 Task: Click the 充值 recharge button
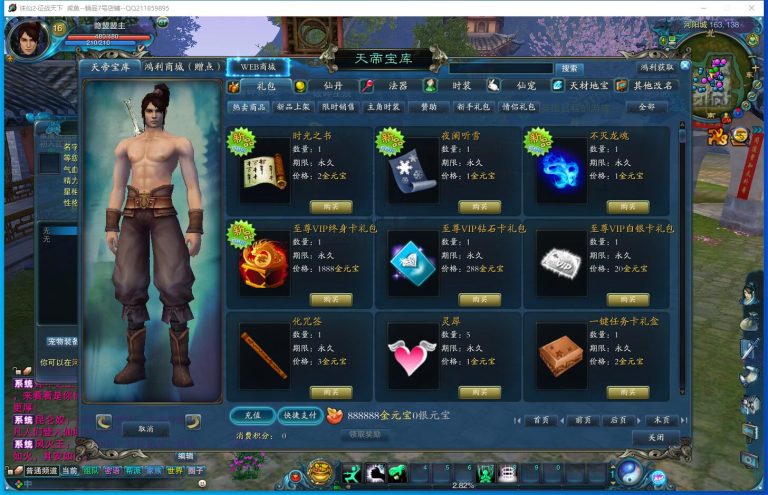[x=251, y=415]
